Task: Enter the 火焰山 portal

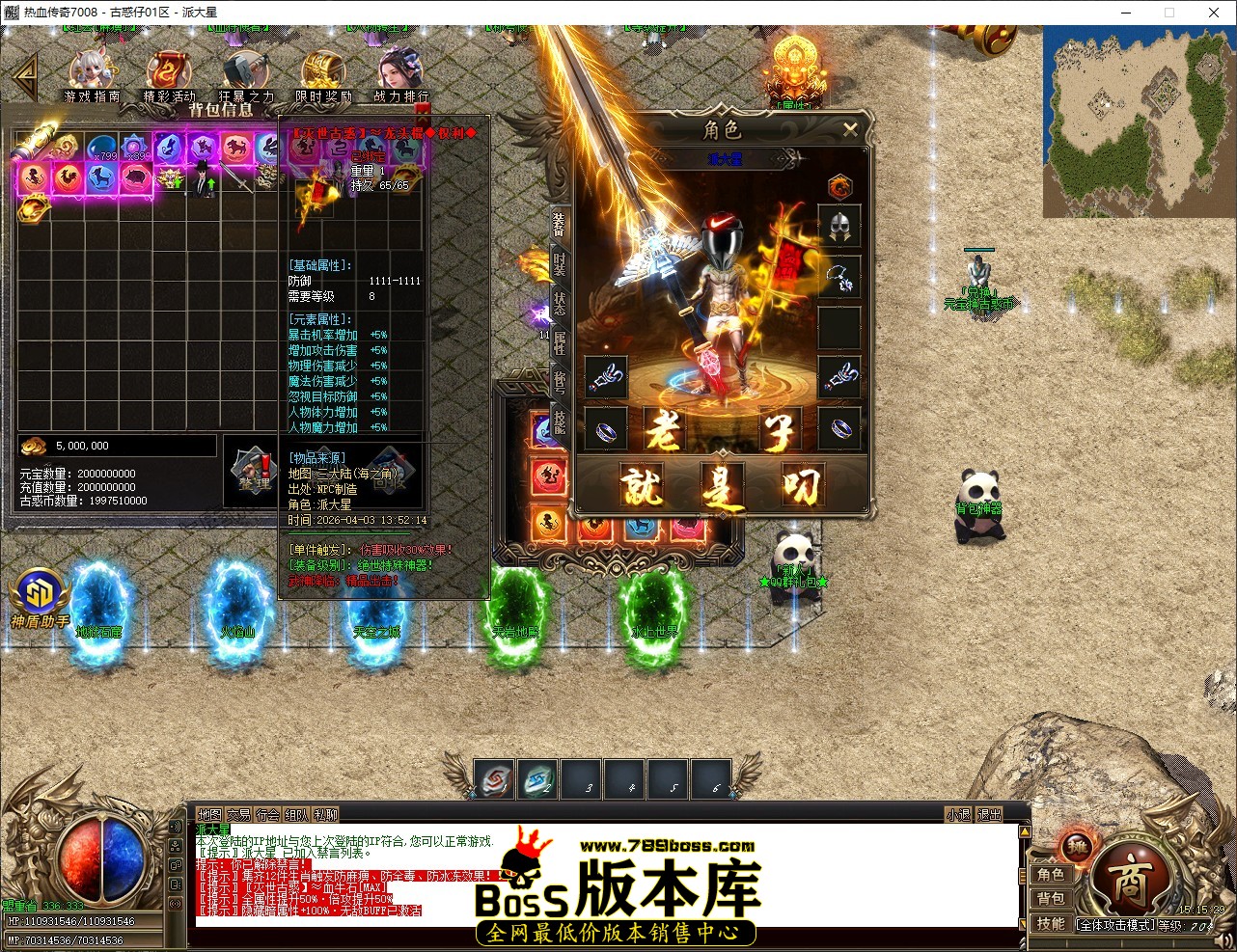Action: [237, 608]
